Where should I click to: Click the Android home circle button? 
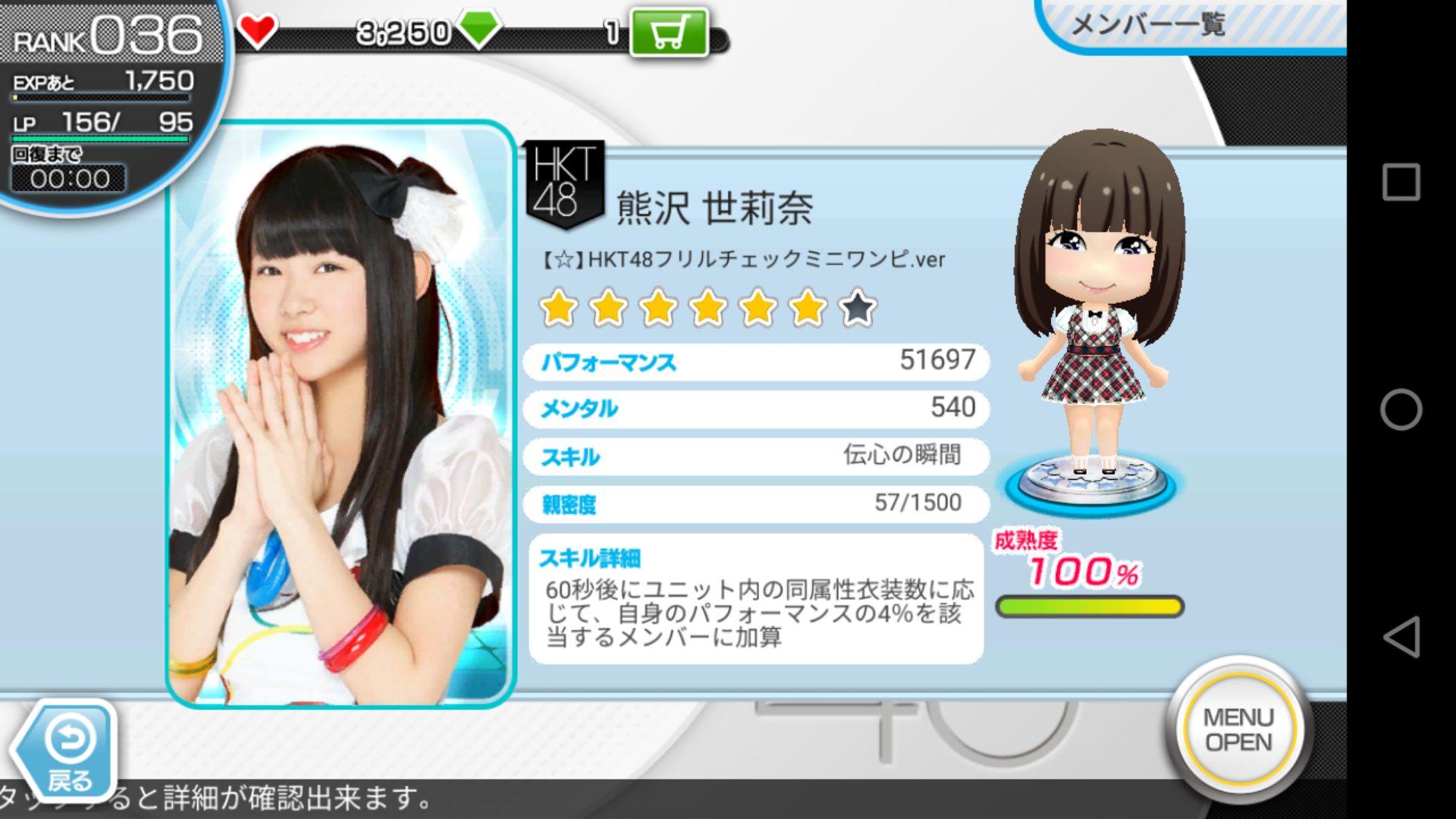1400,409
